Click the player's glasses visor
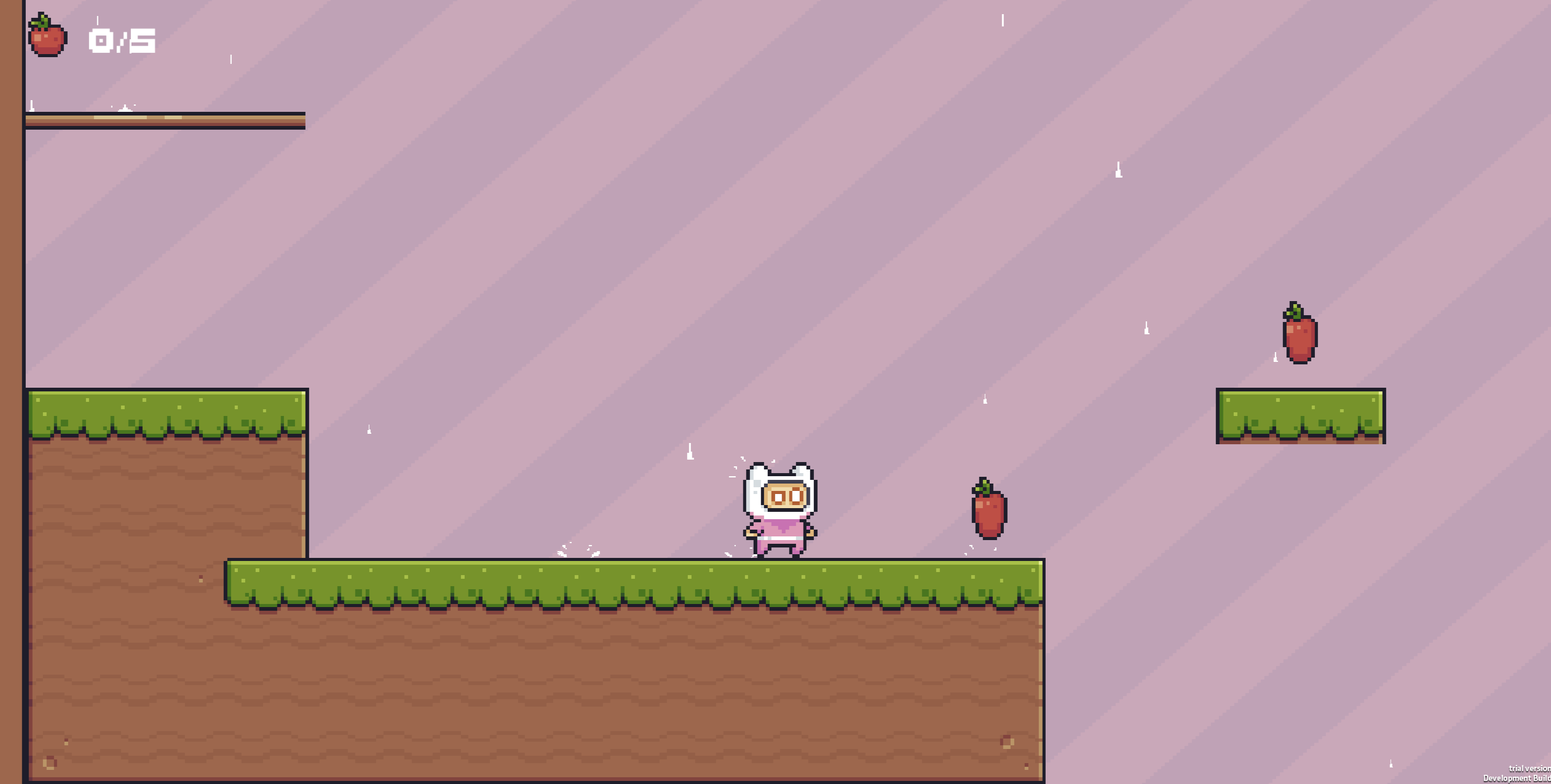The image size is (1551, 784). pyautogui.click(x=787, y=493)
